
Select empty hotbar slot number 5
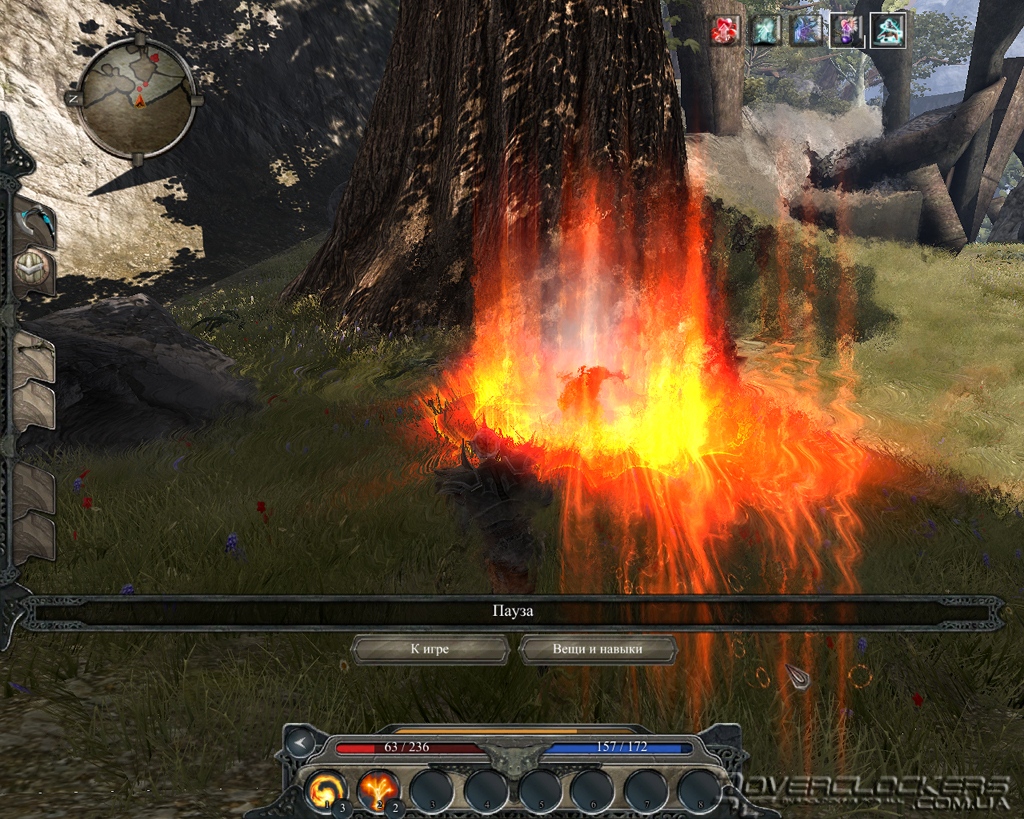pos(539,790)
